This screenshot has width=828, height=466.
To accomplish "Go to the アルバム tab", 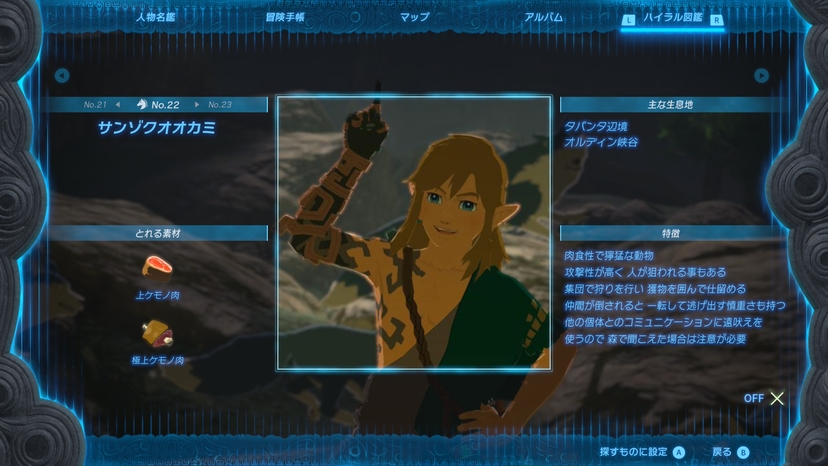I will pyautogui.click(x=544, y=17).
